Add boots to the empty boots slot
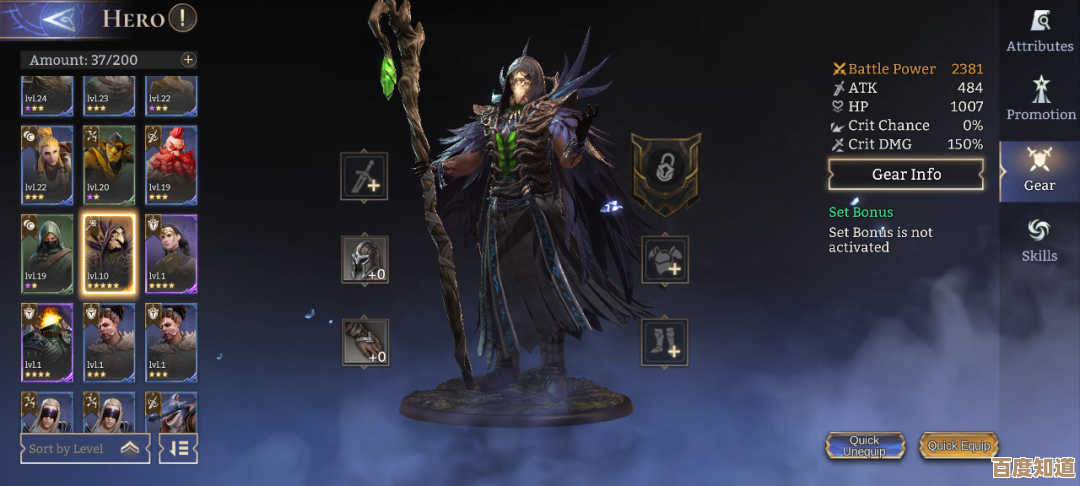The image size is (1080, 486). pyautogui.click(x=665, y=342)
